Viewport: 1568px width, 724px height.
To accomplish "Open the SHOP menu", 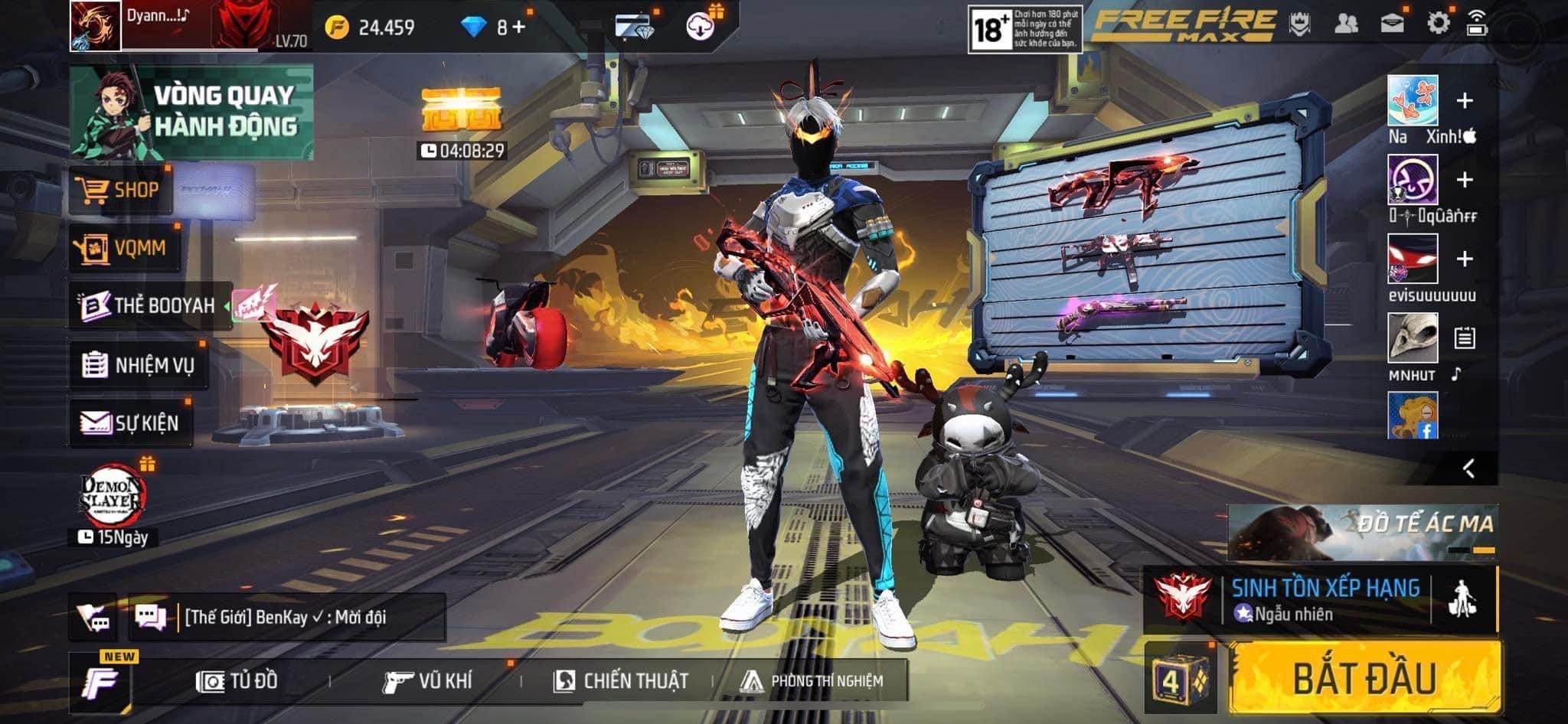I will pyautogui.click(x=120, y=190).
